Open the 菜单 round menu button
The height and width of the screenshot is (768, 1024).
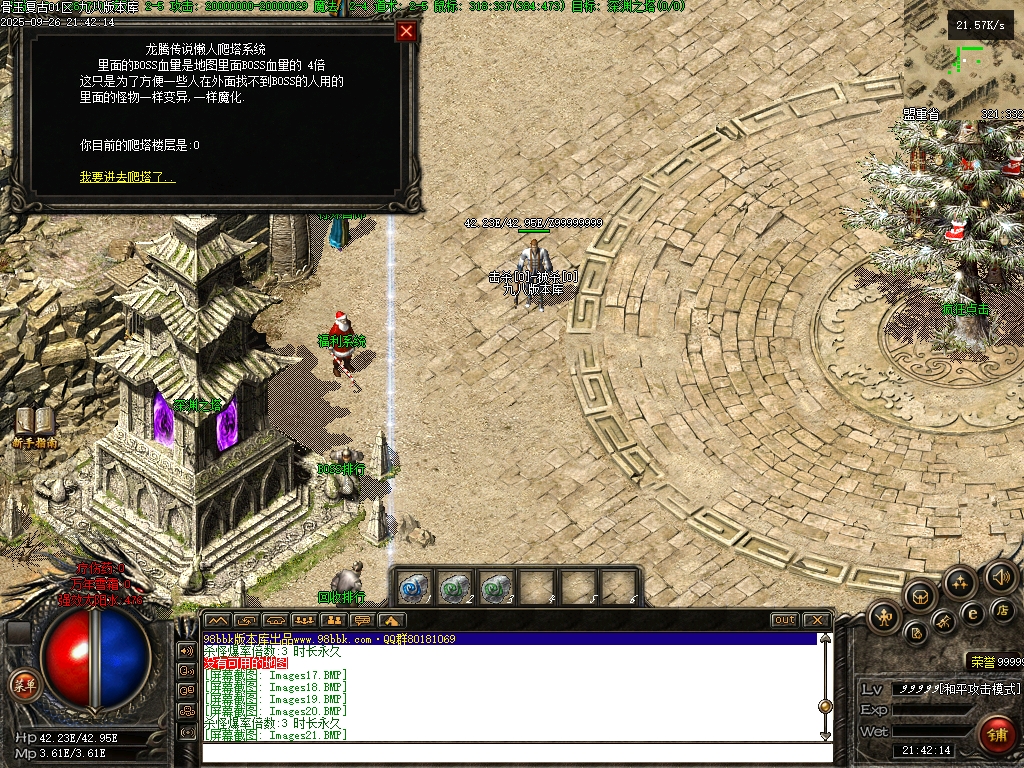tap(22, 685)
